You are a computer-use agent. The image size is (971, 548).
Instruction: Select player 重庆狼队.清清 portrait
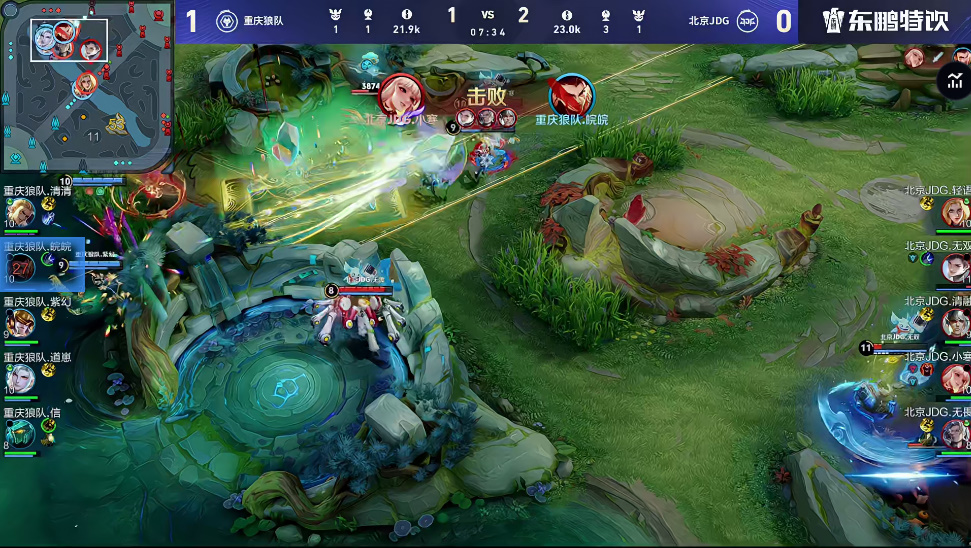click(x=20, y=212)
